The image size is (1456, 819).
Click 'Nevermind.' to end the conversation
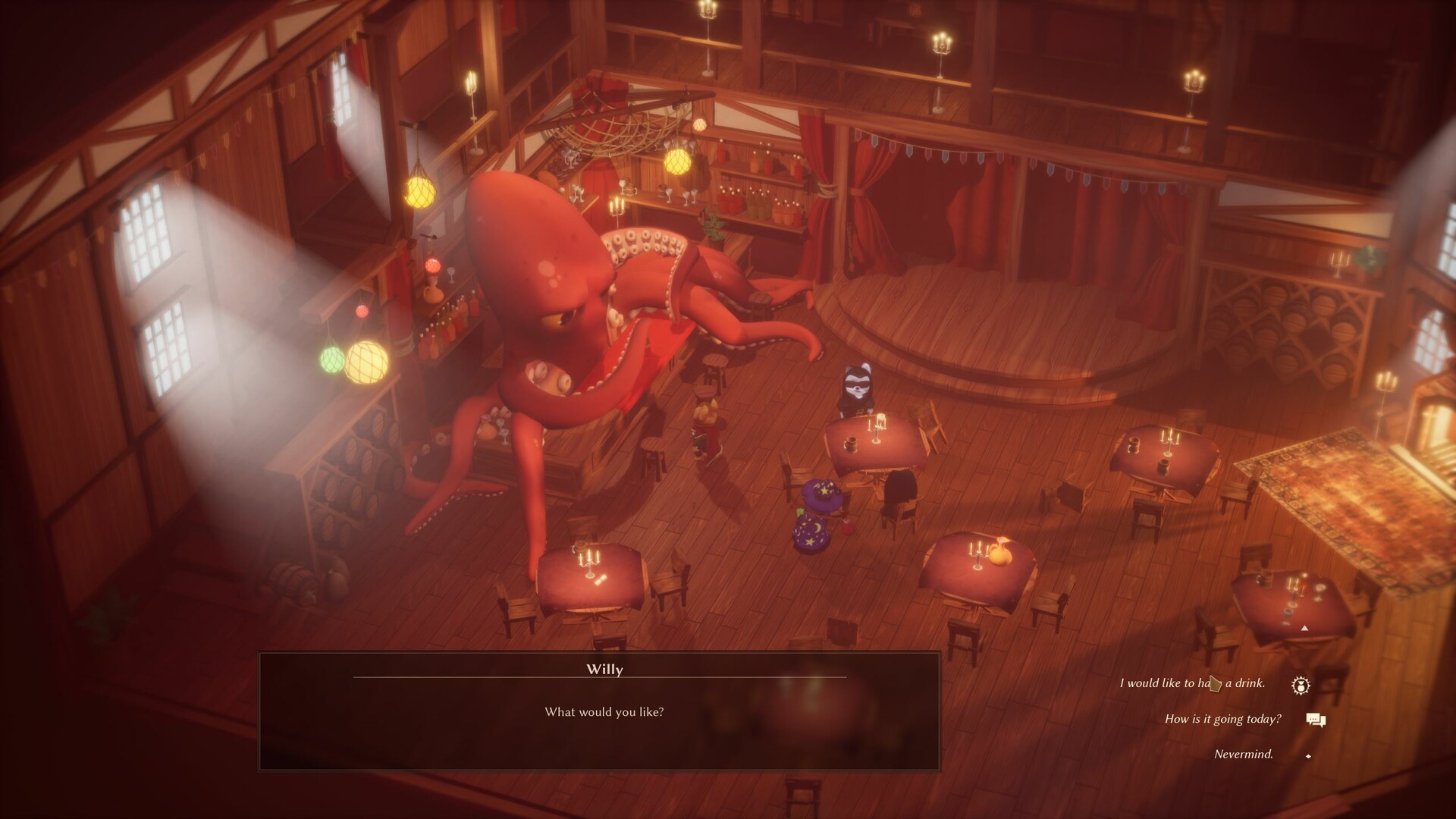[1244, 755]
